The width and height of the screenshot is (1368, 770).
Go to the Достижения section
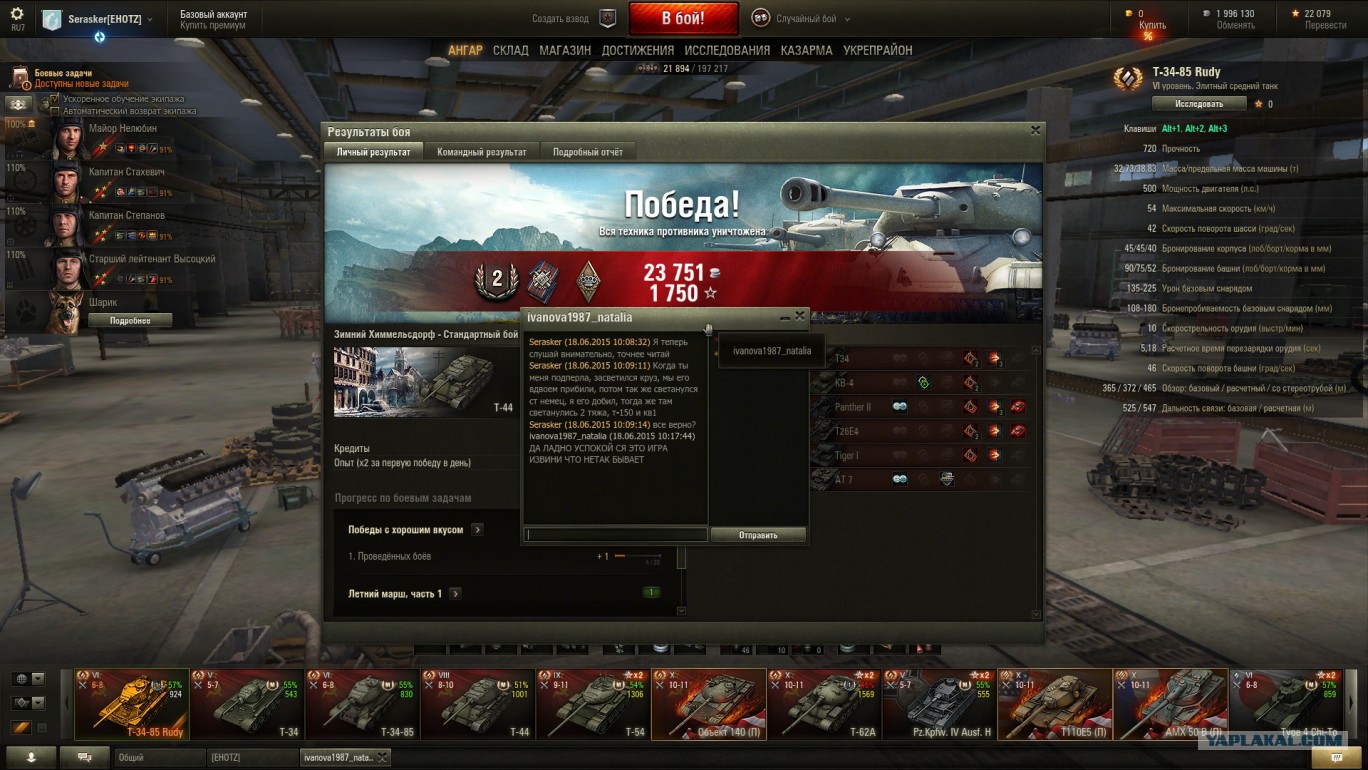[x=637, y=50]
